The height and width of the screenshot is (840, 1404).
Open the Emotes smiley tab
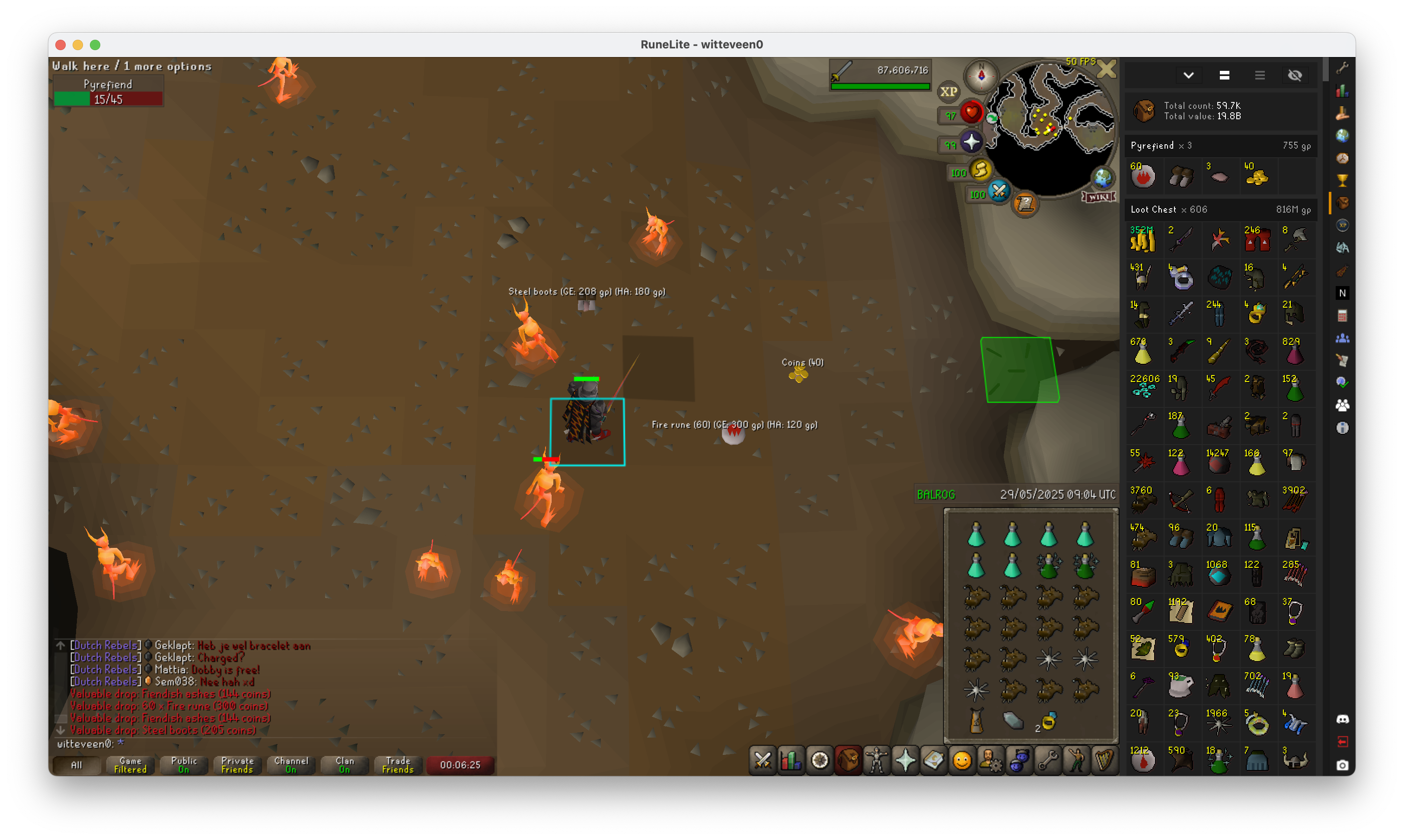tap(962, 760)
